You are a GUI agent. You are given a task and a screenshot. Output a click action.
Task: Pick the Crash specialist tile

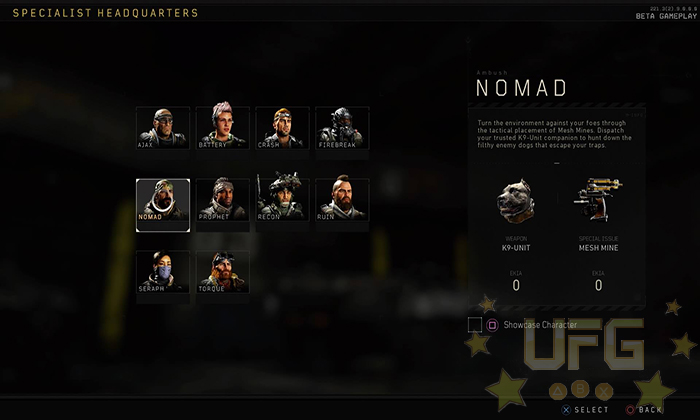282,128
